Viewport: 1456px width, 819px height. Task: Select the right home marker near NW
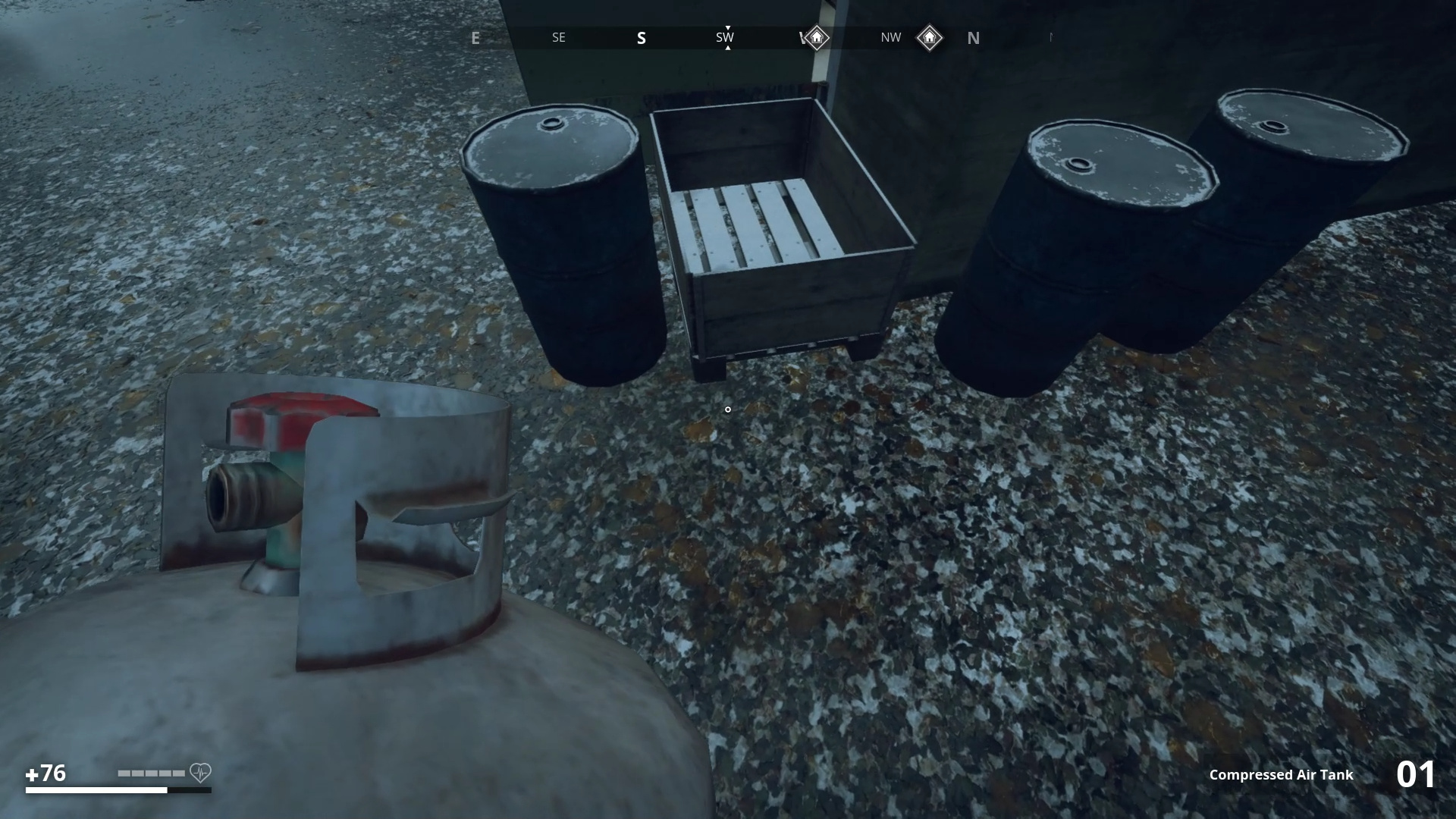(930, 37)
